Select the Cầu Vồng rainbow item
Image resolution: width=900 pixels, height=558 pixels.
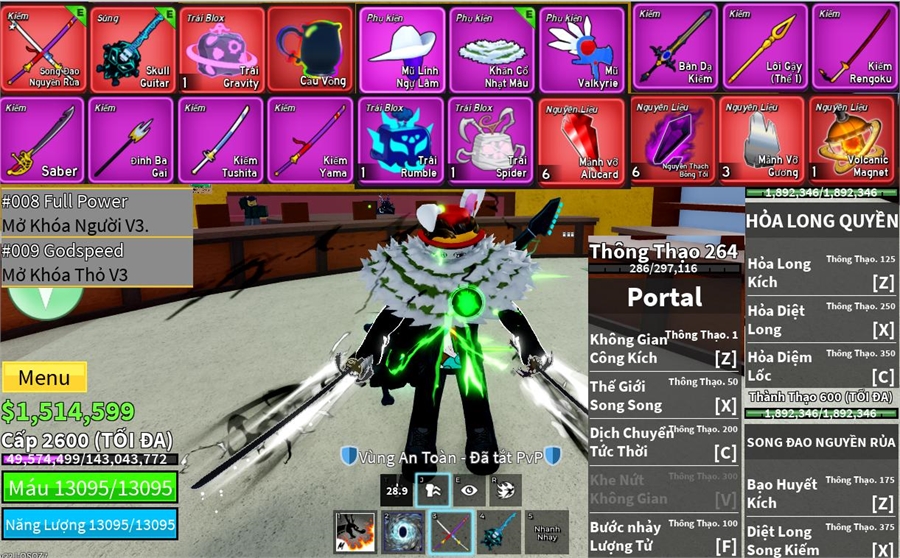tap(309, 48)
